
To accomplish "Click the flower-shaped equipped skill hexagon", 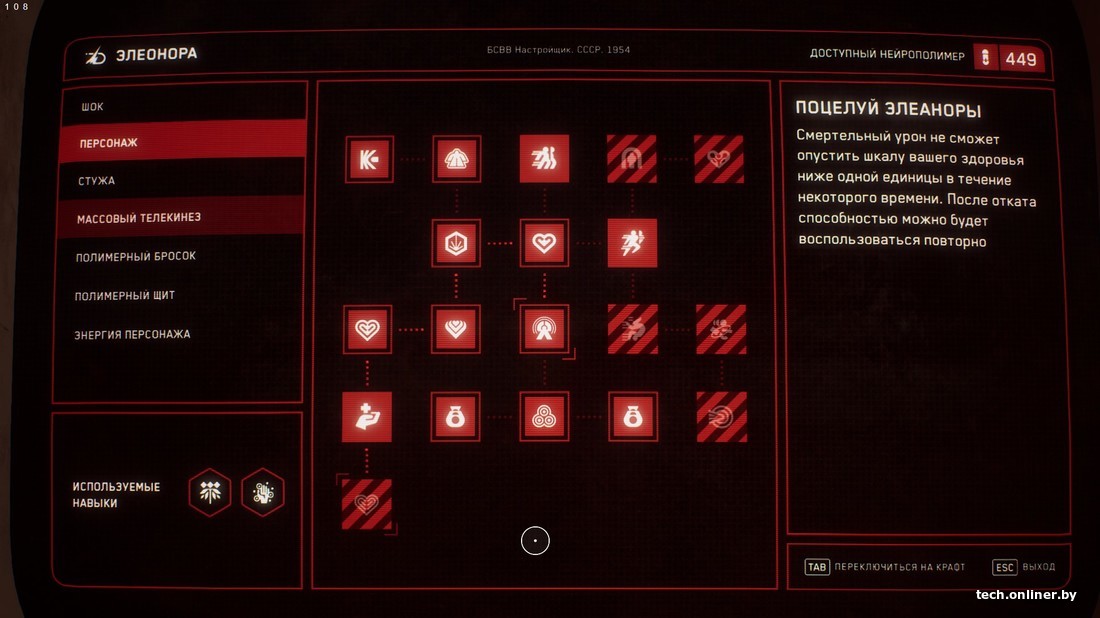I will point(210,492).
